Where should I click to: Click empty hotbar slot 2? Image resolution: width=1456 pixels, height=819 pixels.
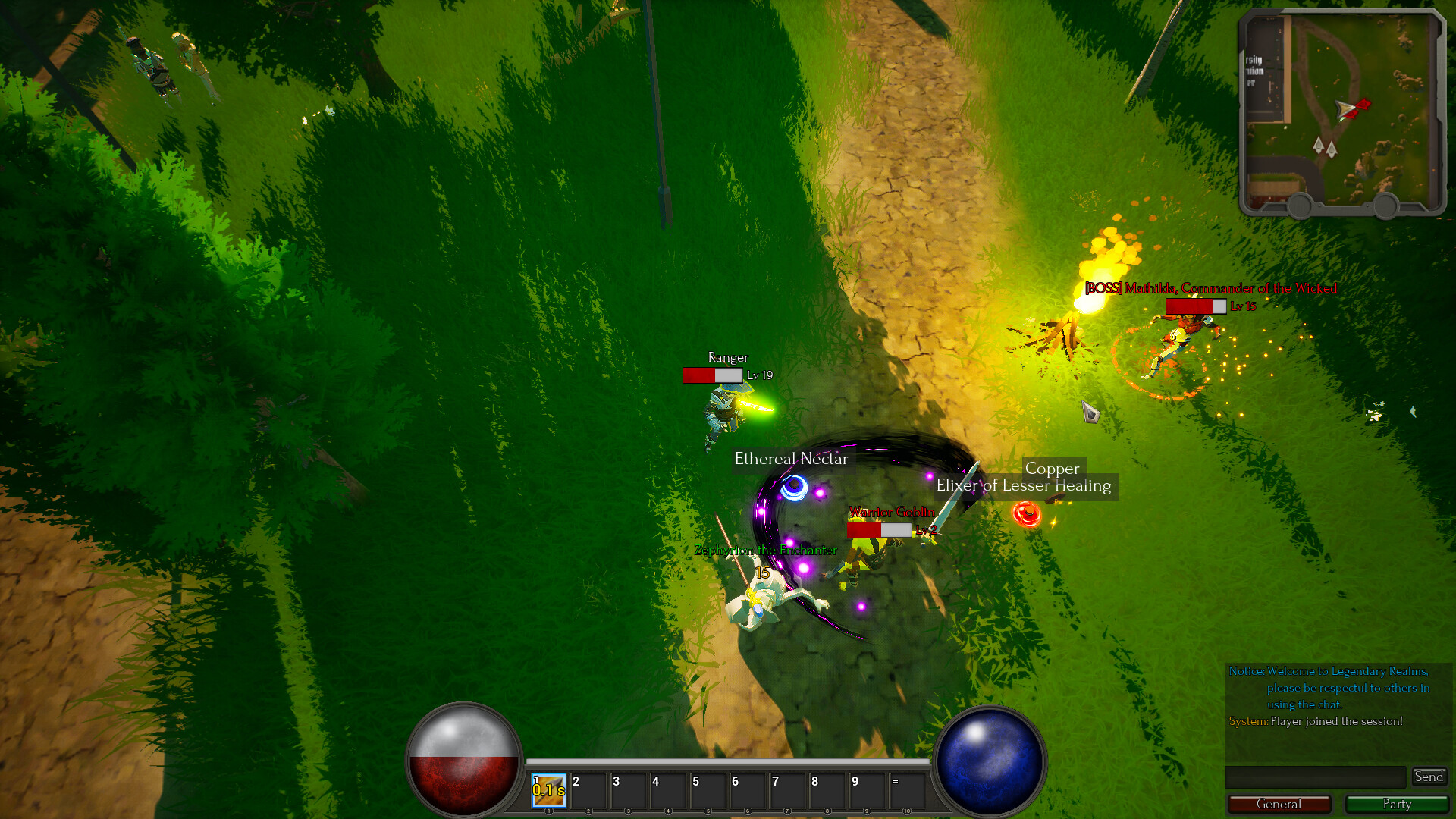(x=589, y=790)
